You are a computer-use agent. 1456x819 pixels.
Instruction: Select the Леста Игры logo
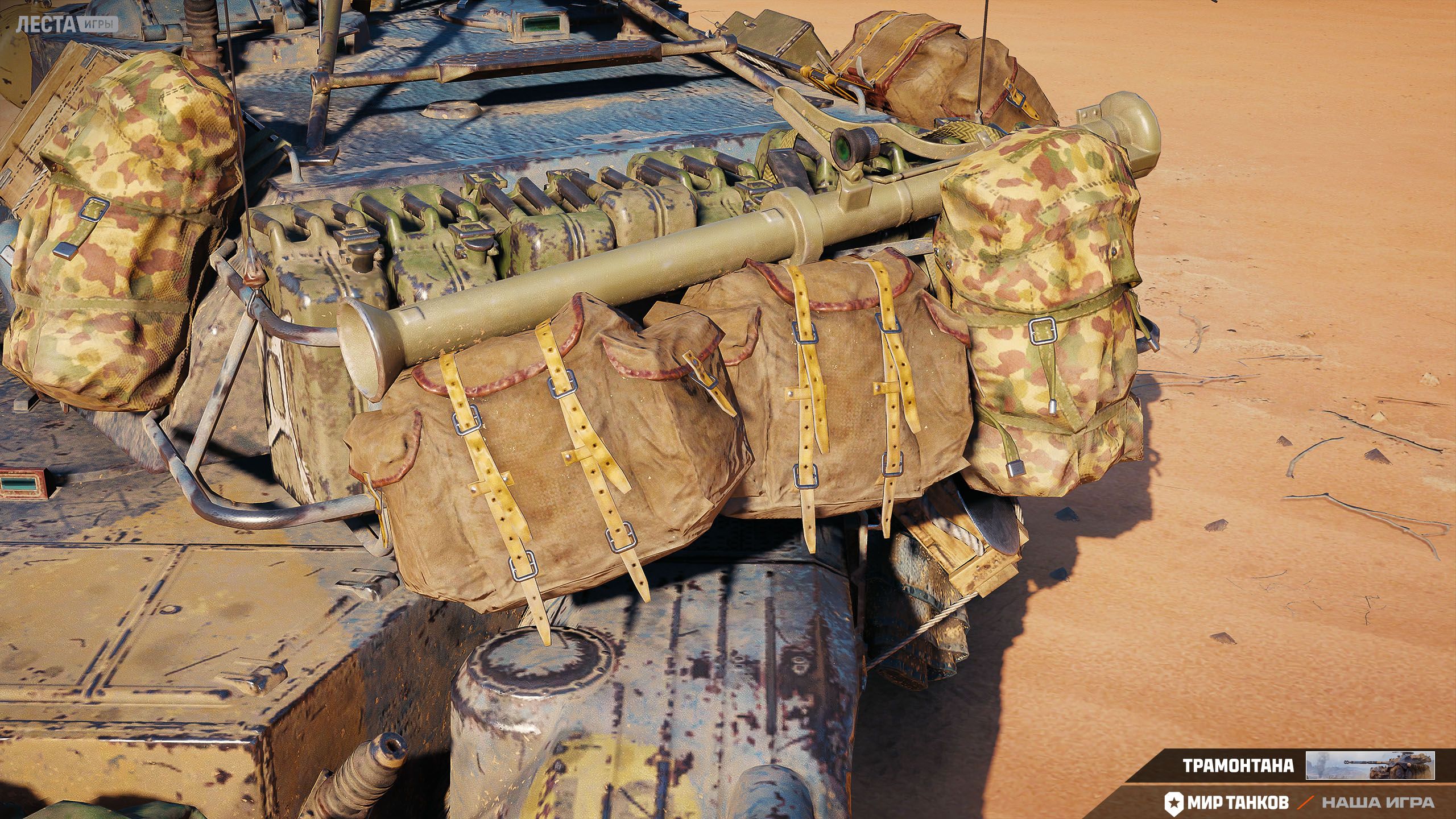67,24
